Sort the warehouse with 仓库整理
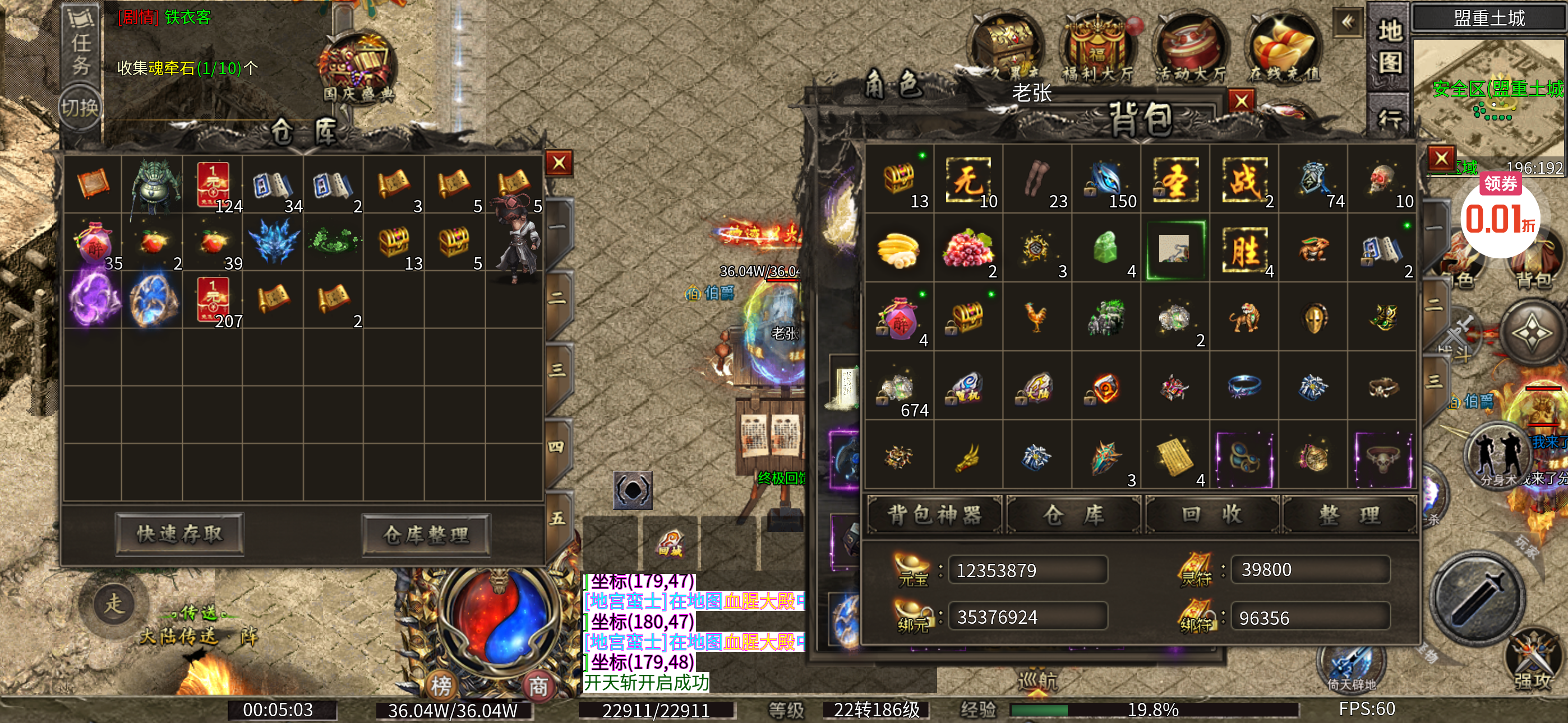This screenshot has height=723, width=1568. pos(426,535)
